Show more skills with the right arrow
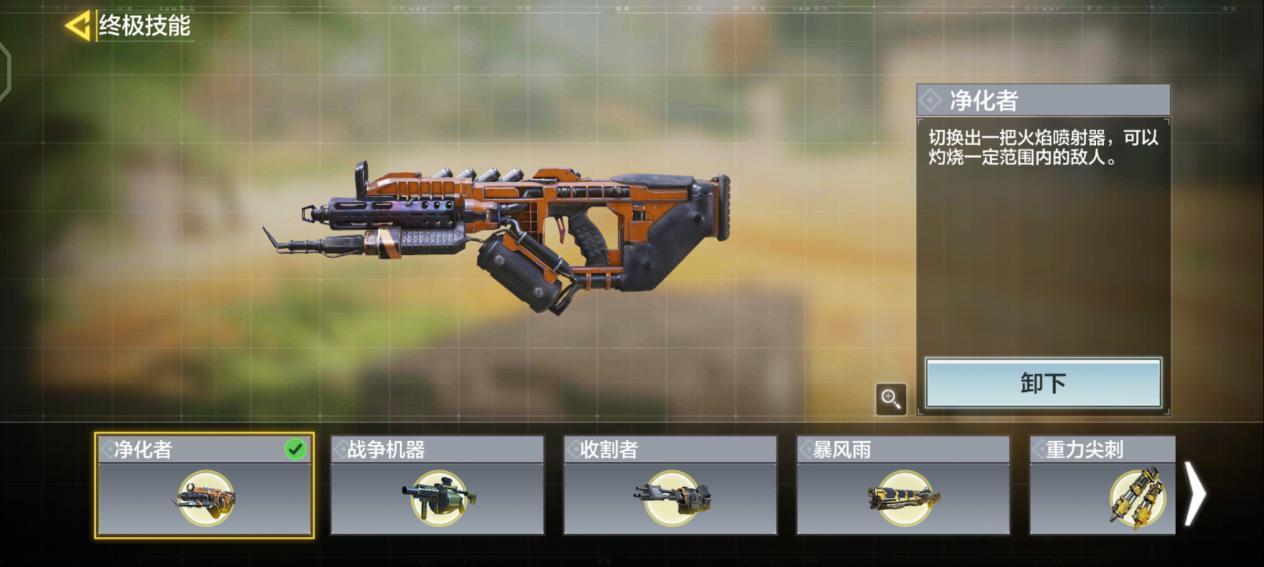 [1195, 493]
